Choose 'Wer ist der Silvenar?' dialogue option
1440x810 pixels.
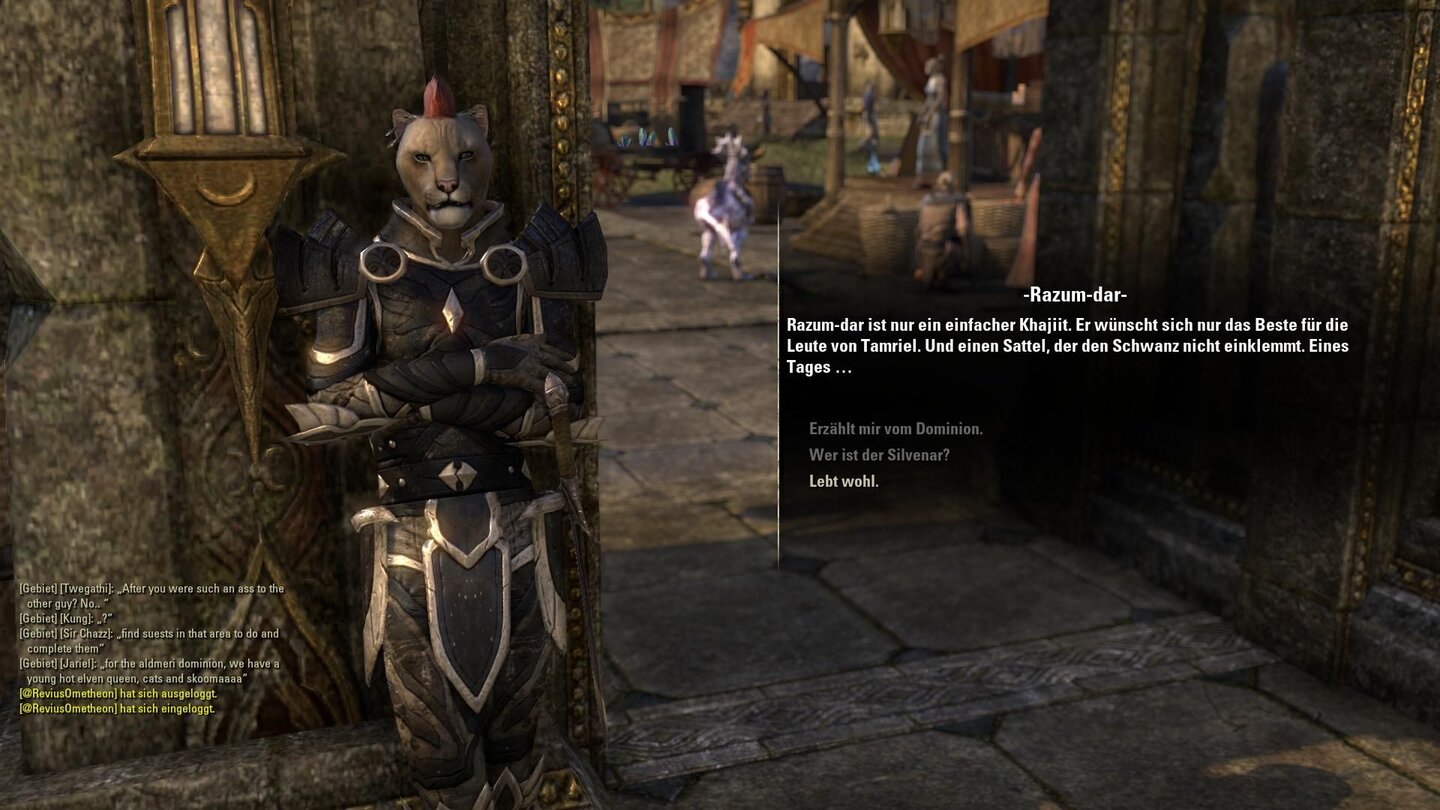(x=880, y=454)
